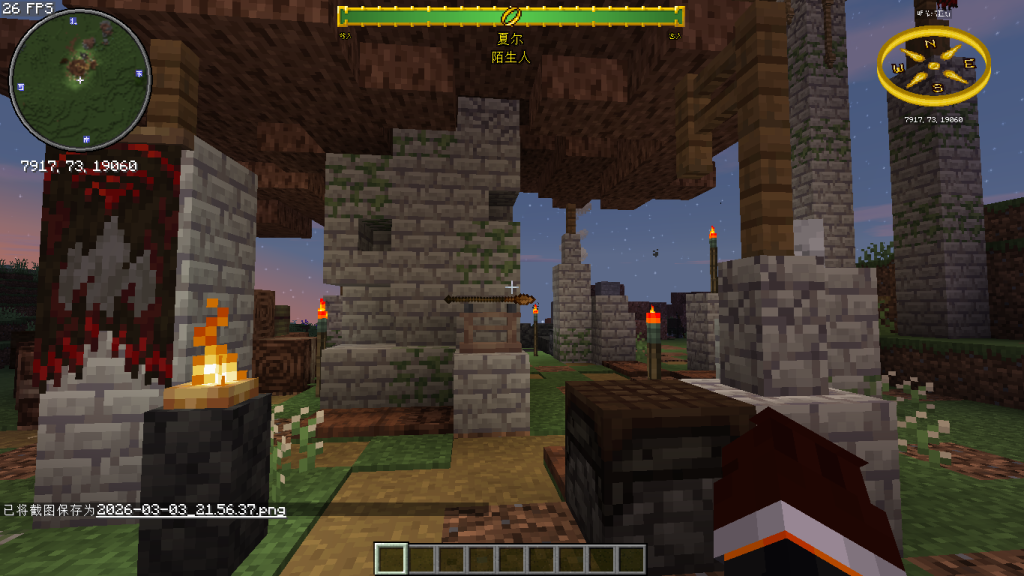Click the circular minimap

(80, 80)
